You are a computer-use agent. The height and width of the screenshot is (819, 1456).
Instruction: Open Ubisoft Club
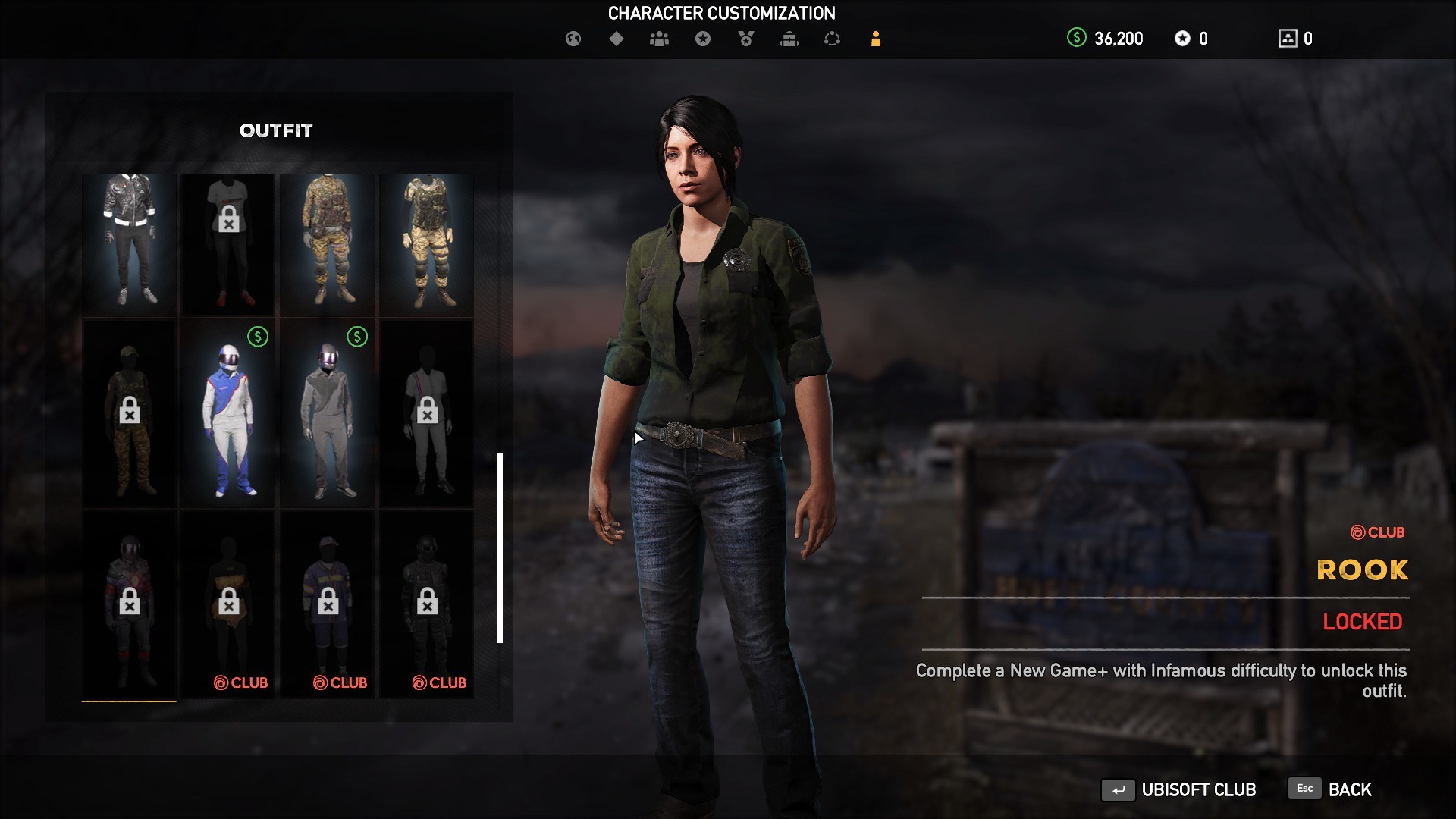click(1179, 789)
